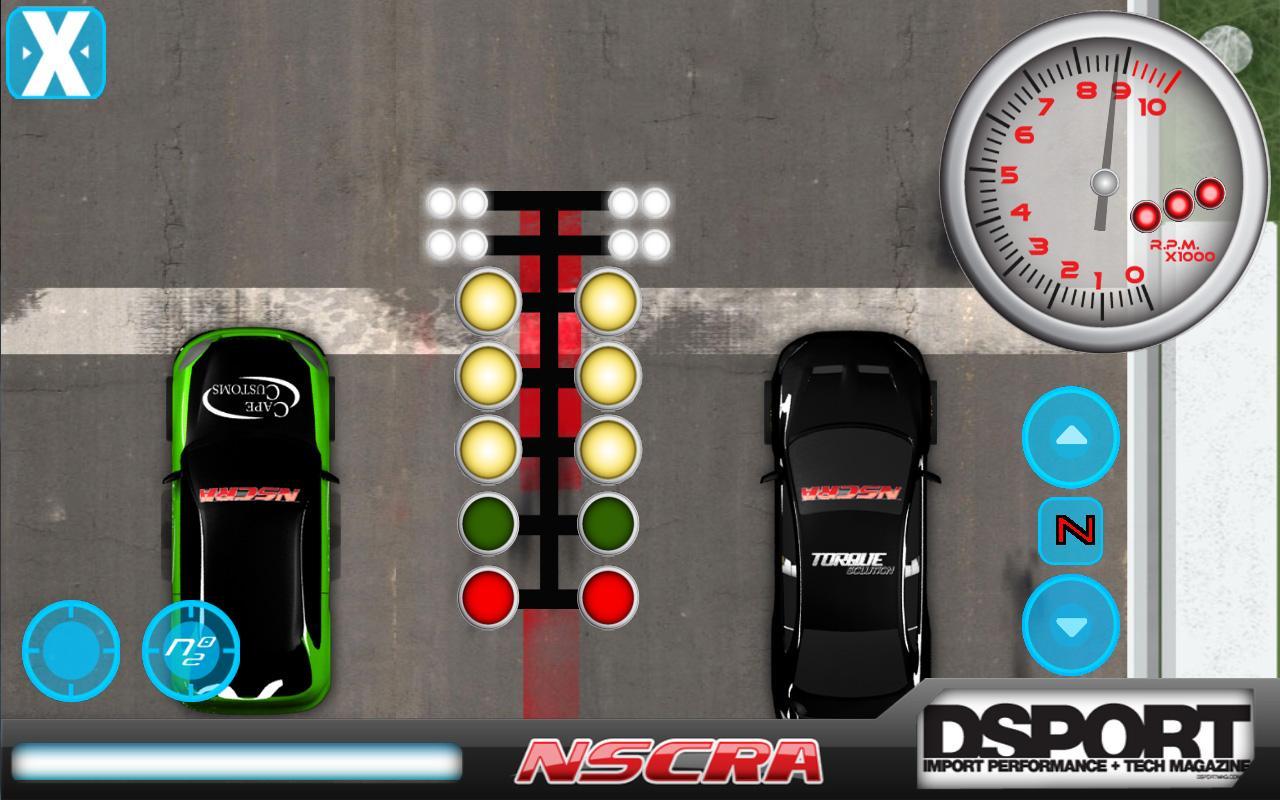Select the NSCRA banner at the bottom
This screenshot has height=800, width=1280.
pyautogui.click(x=665, y=764)
